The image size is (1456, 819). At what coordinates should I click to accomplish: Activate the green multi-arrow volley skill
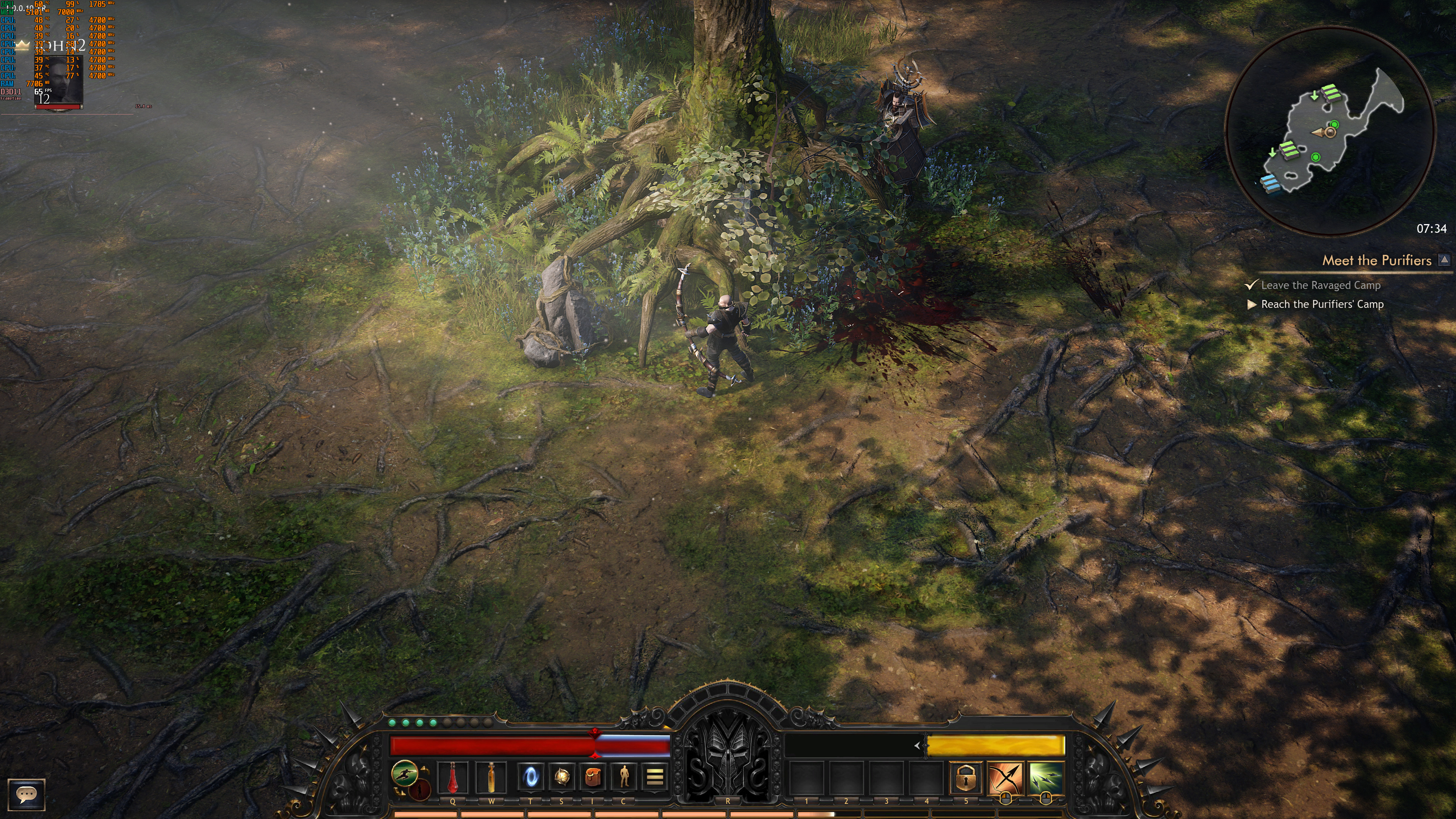click(1045, 778)
